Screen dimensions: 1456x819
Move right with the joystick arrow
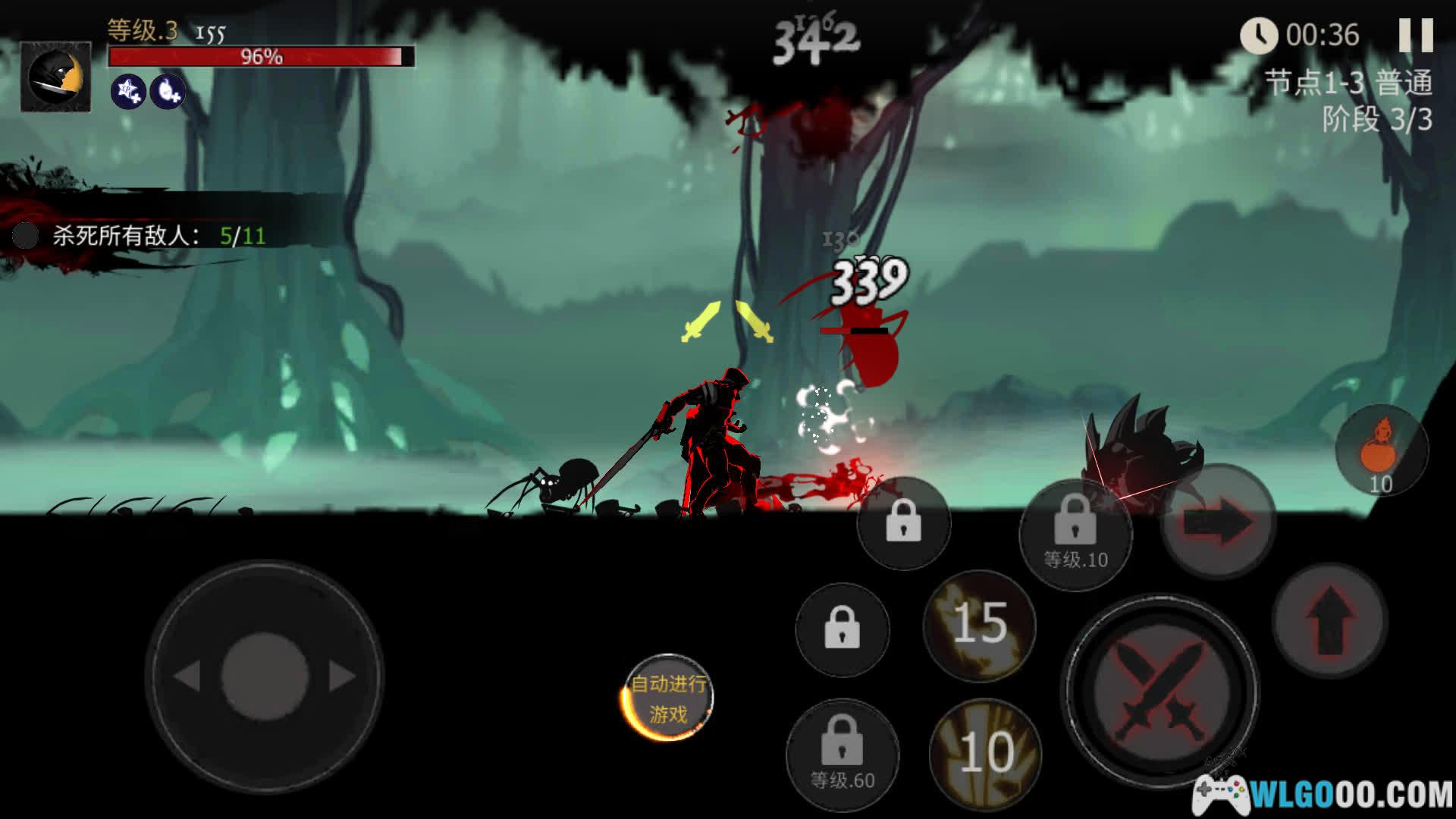click(x=341, y=676)
